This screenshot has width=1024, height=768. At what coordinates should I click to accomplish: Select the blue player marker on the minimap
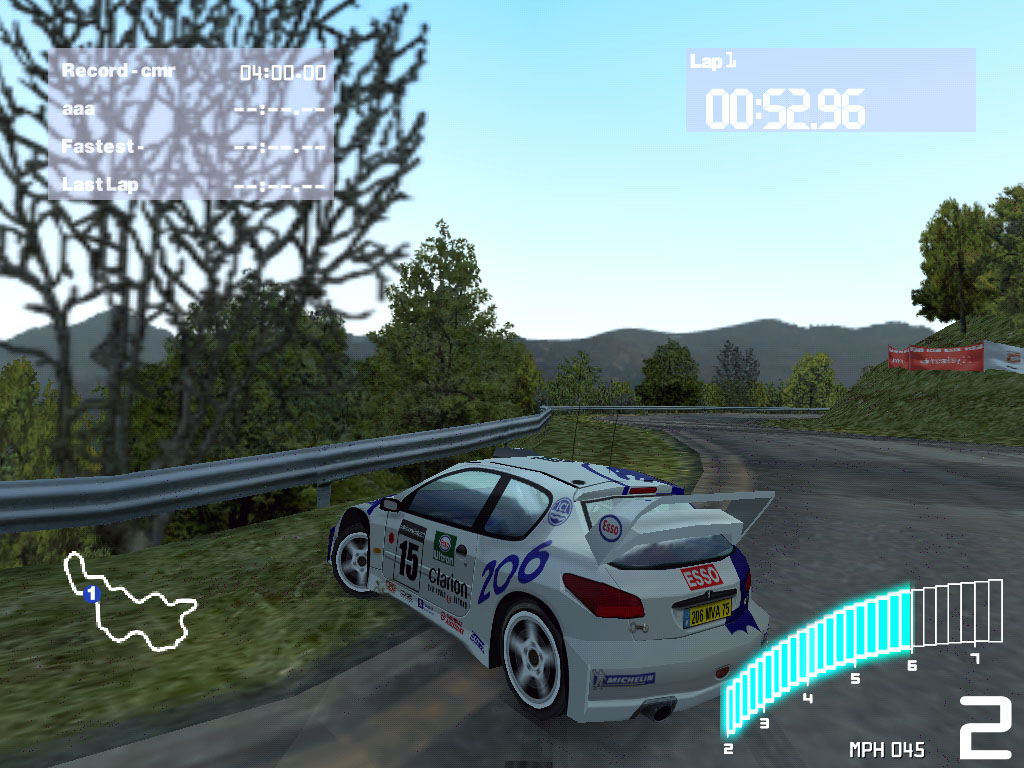[x=91, y=594]
